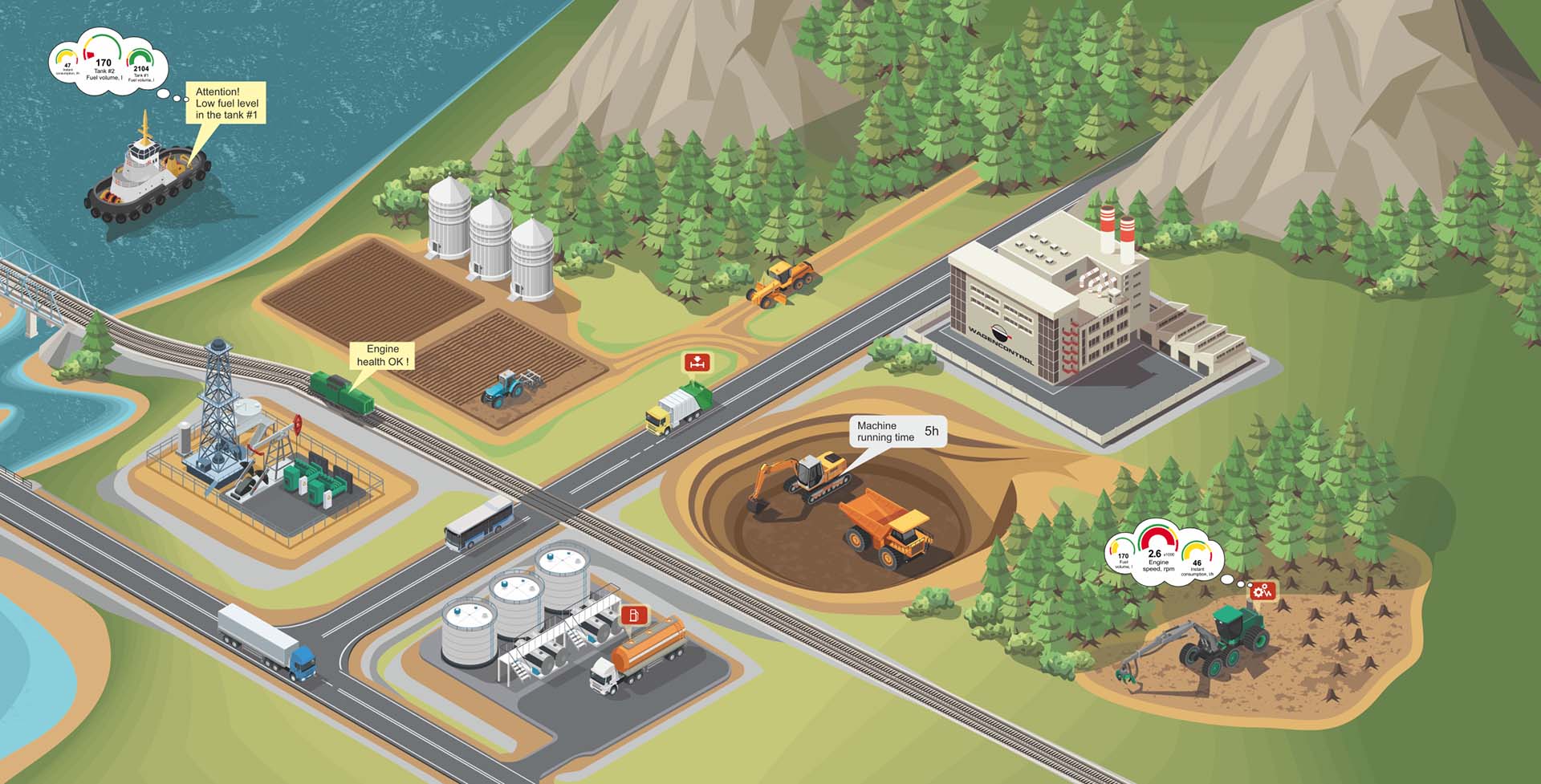Open the gauge bubble showing engine speed 2.6
Screen dimensions: 1541x784
tap(1164, 552)
